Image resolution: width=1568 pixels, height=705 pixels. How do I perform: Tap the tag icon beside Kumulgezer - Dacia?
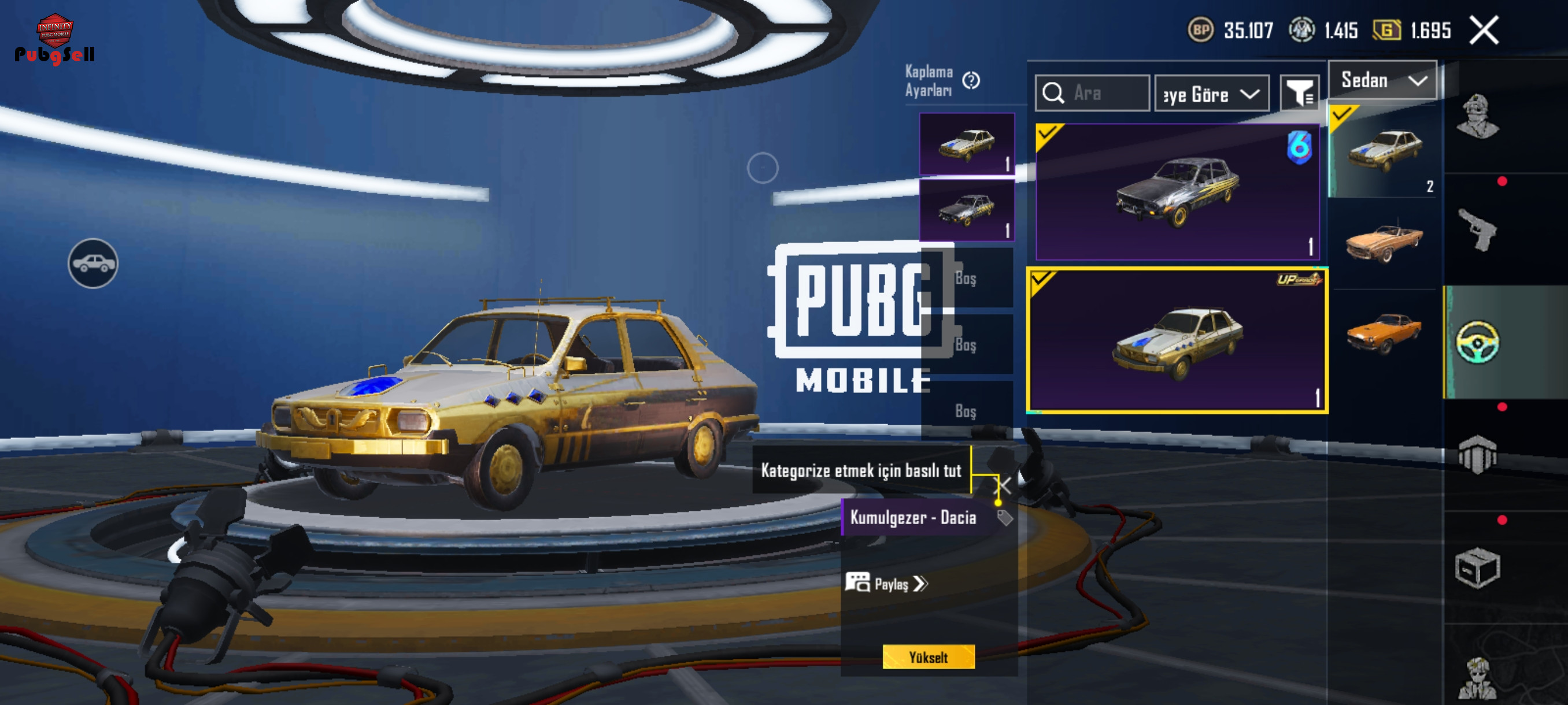click(1004, 518)
